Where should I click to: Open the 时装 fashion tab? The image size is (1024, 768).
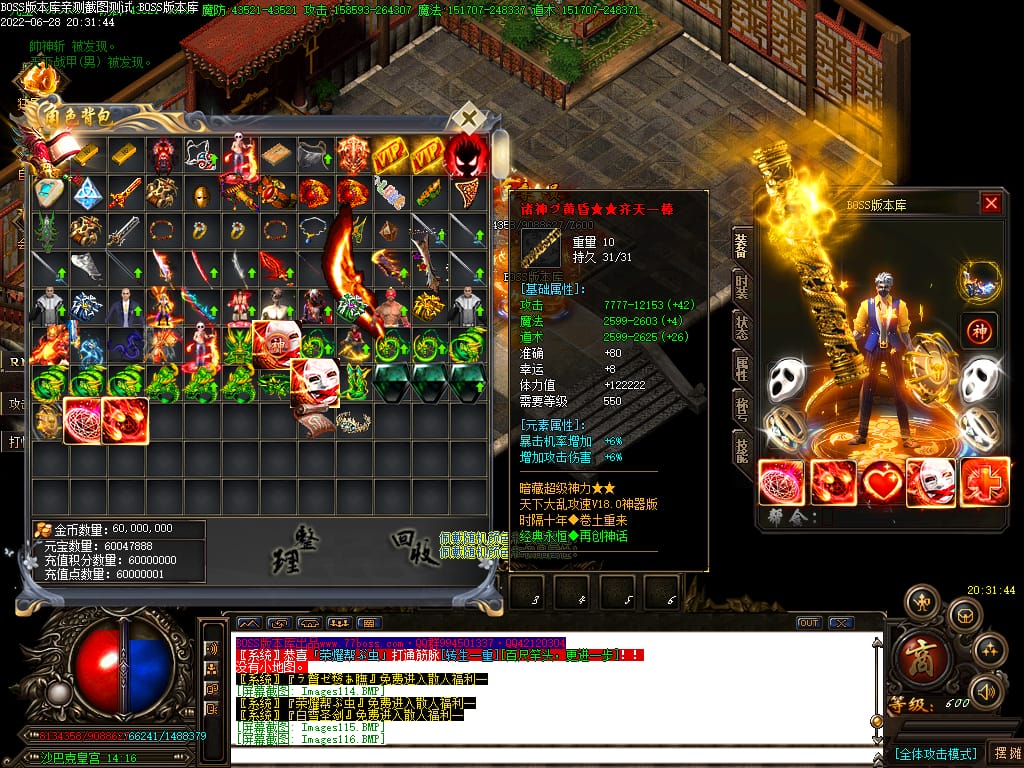coord(741,288)
